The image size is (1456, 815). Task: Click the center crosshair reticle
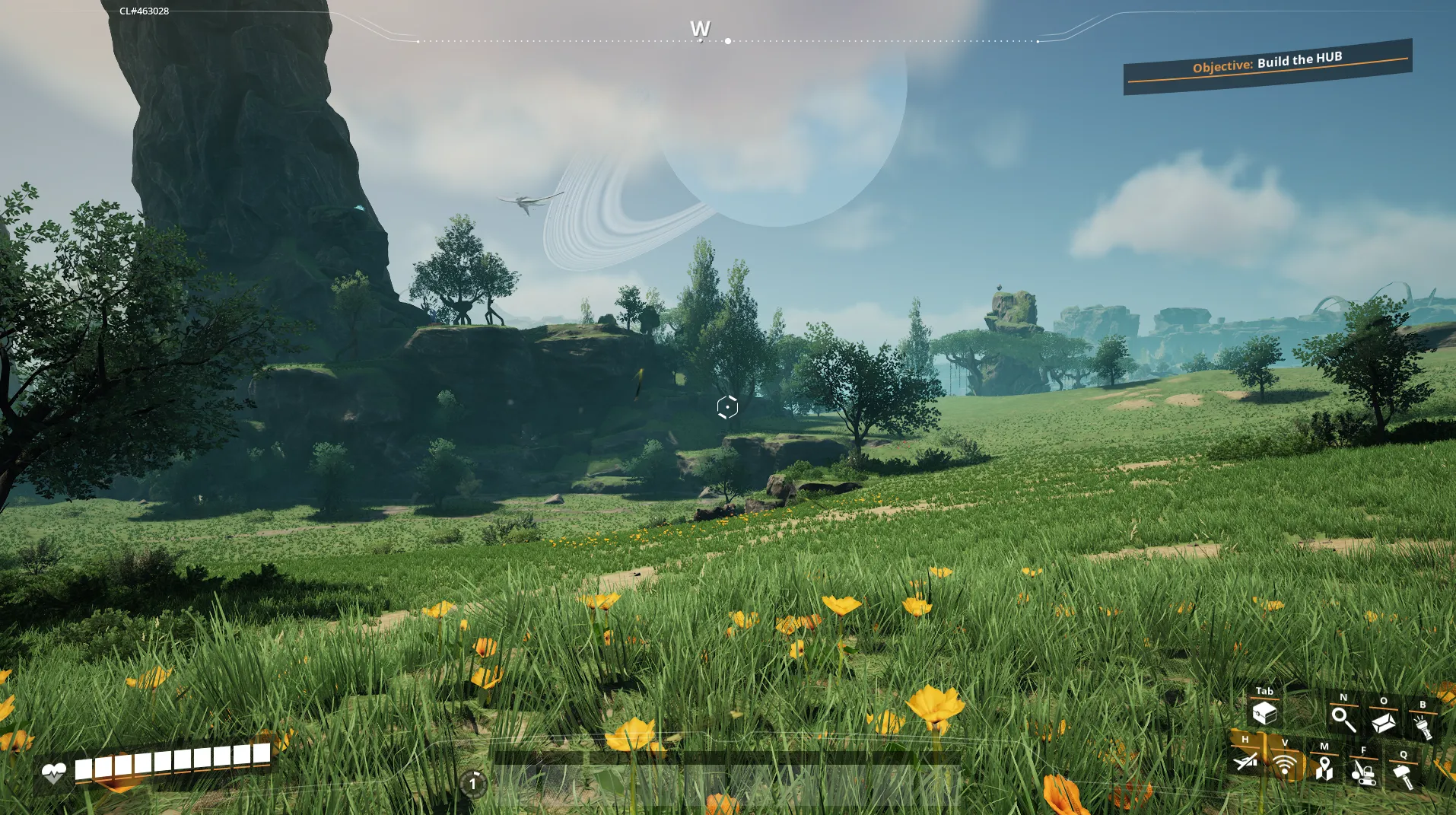[x=727, y=407]
